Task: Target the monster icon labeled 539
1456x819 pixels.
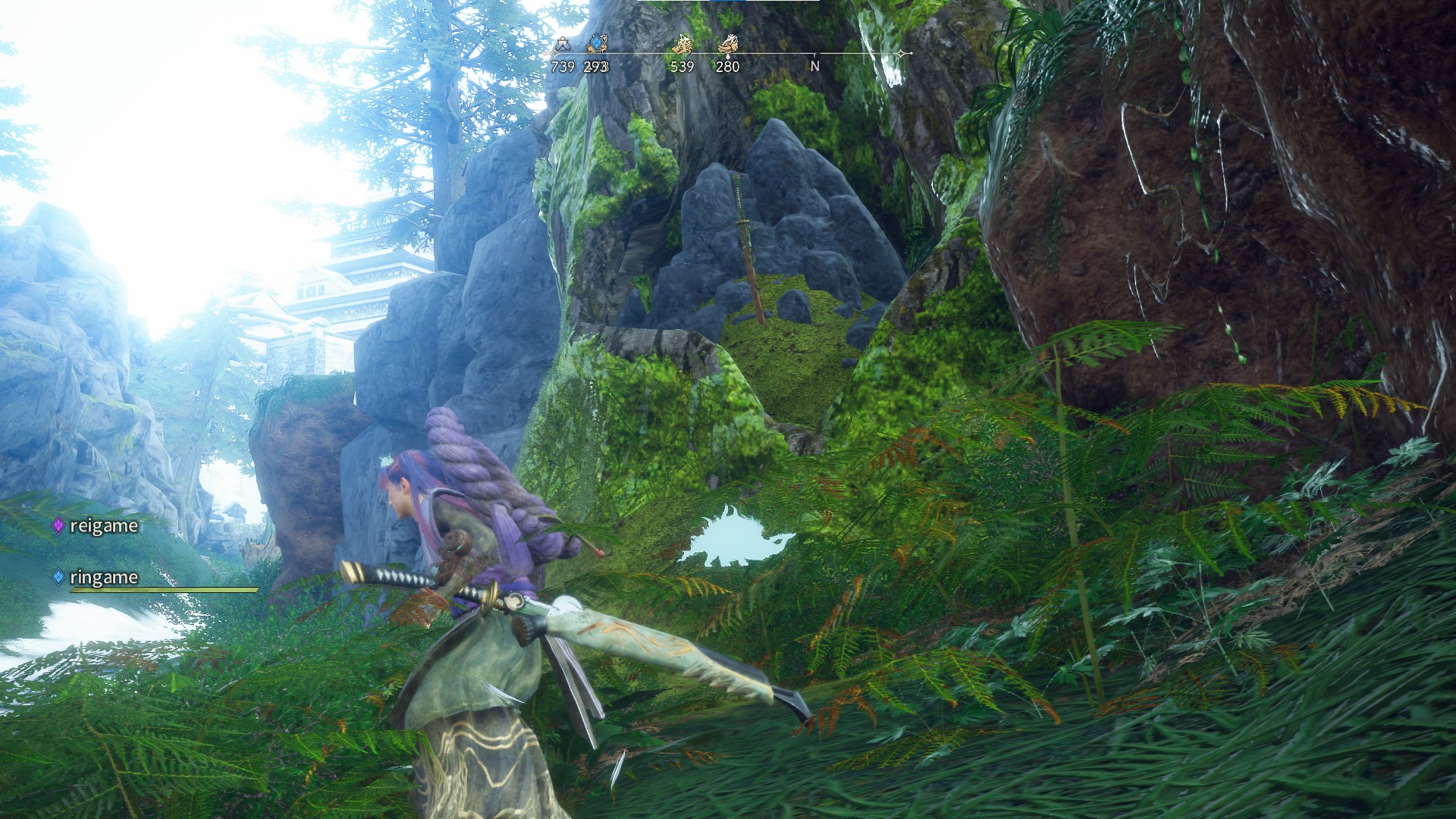Action: (x=682, y=45)
